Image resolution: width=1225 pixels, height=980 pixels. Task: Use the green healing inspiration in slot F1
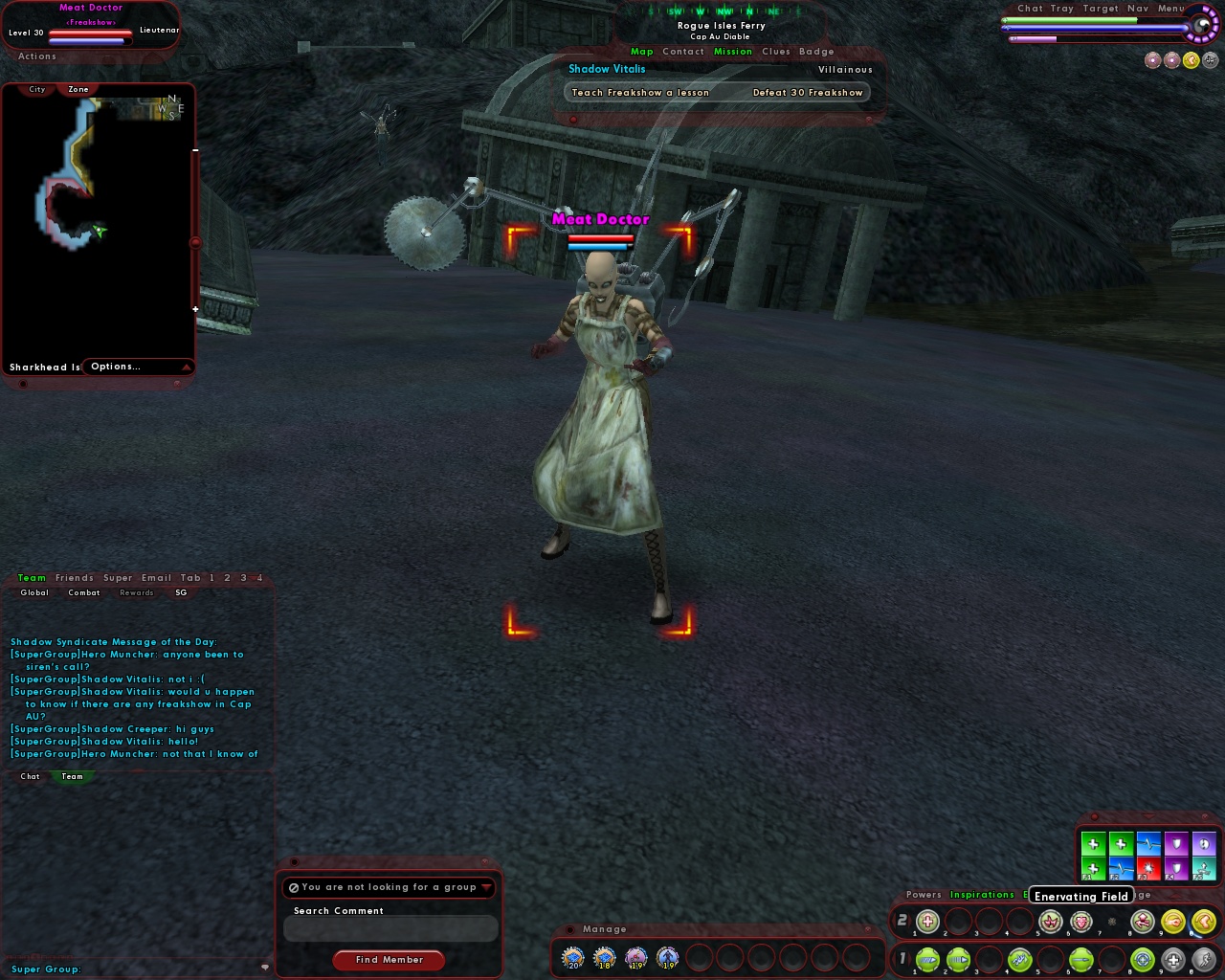[1093, 867]
